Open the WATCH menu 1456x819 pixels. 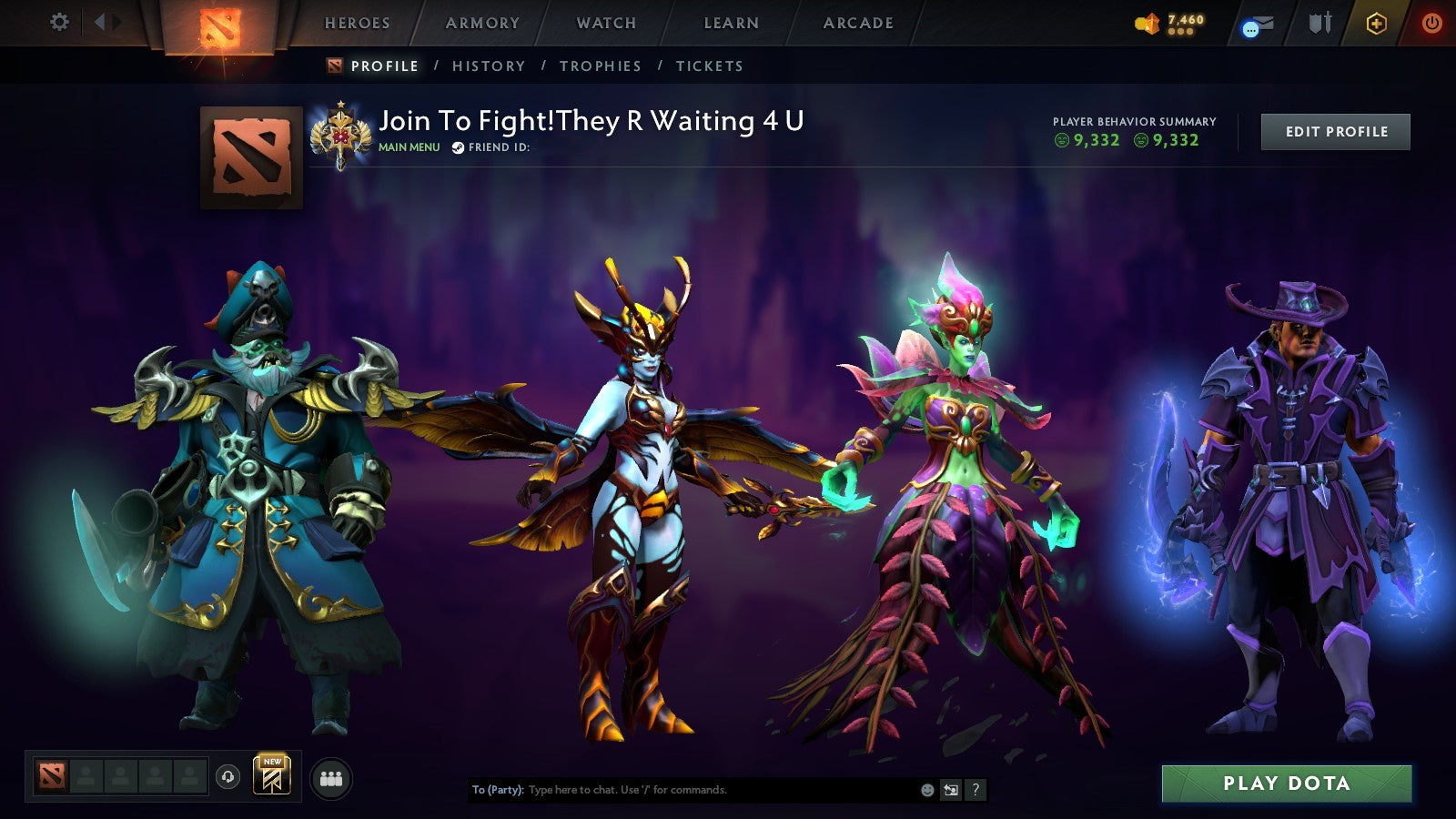click(604, 23)
